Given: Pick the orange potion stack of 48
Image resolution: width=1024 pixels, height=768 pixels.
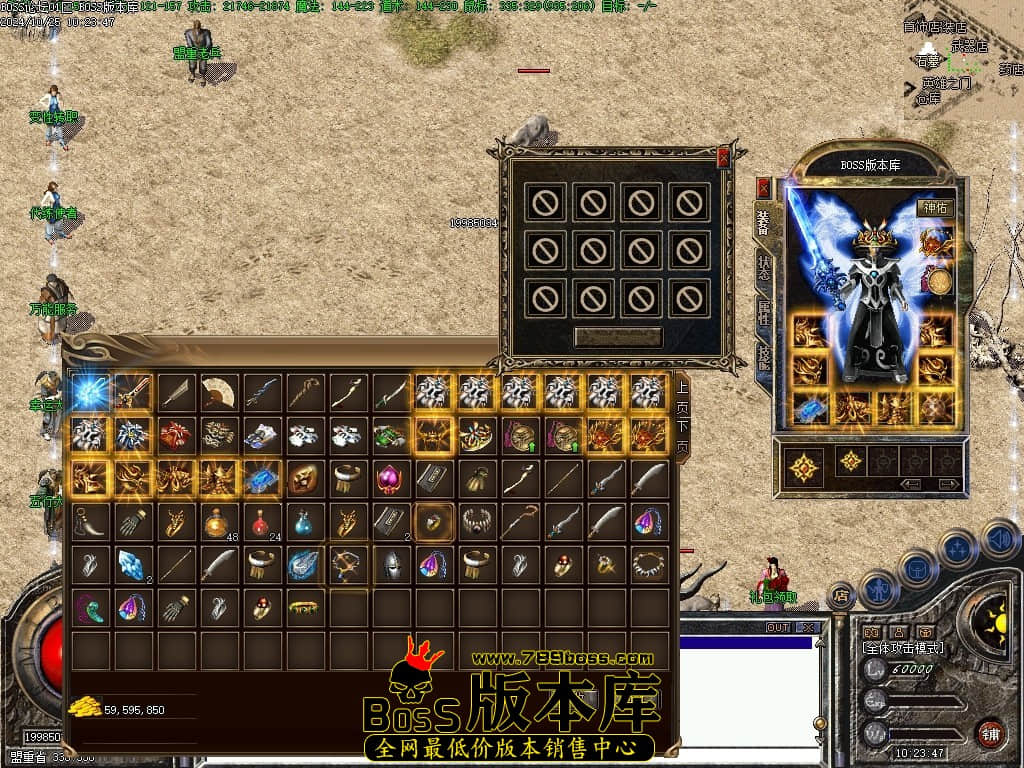Looking at the screenshot, I should (x=219, y=521).
